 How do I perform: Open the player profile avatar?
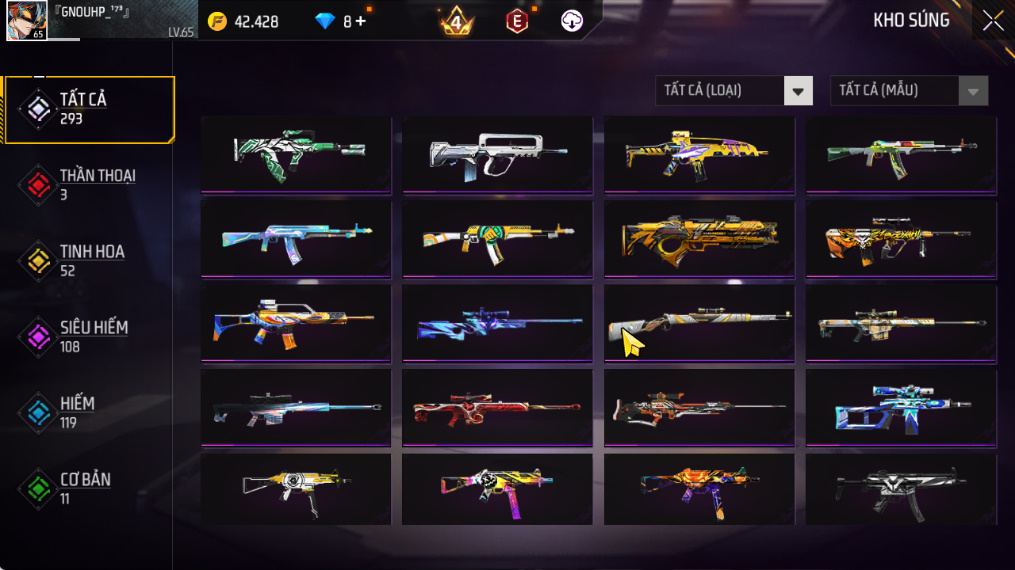pyautogui.click(x=26, y=21)
